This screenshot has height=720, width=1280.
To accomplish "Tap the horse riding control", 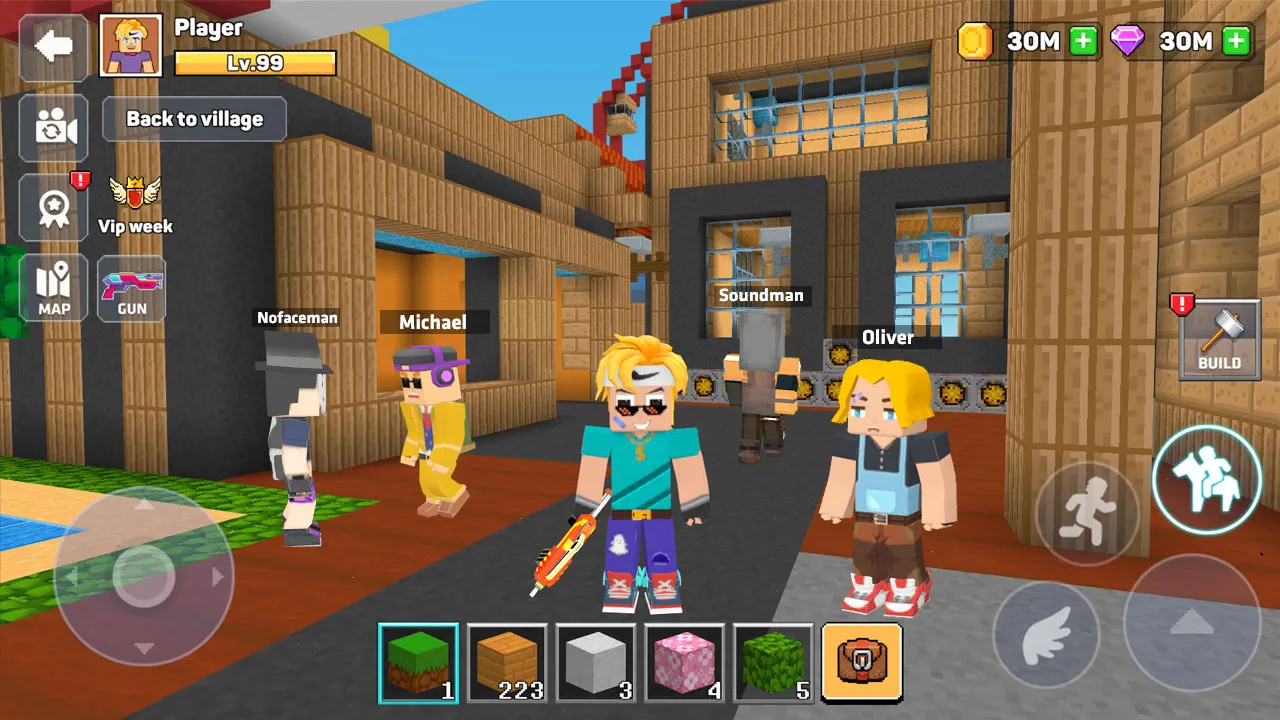I will (x=1206, y=480).
